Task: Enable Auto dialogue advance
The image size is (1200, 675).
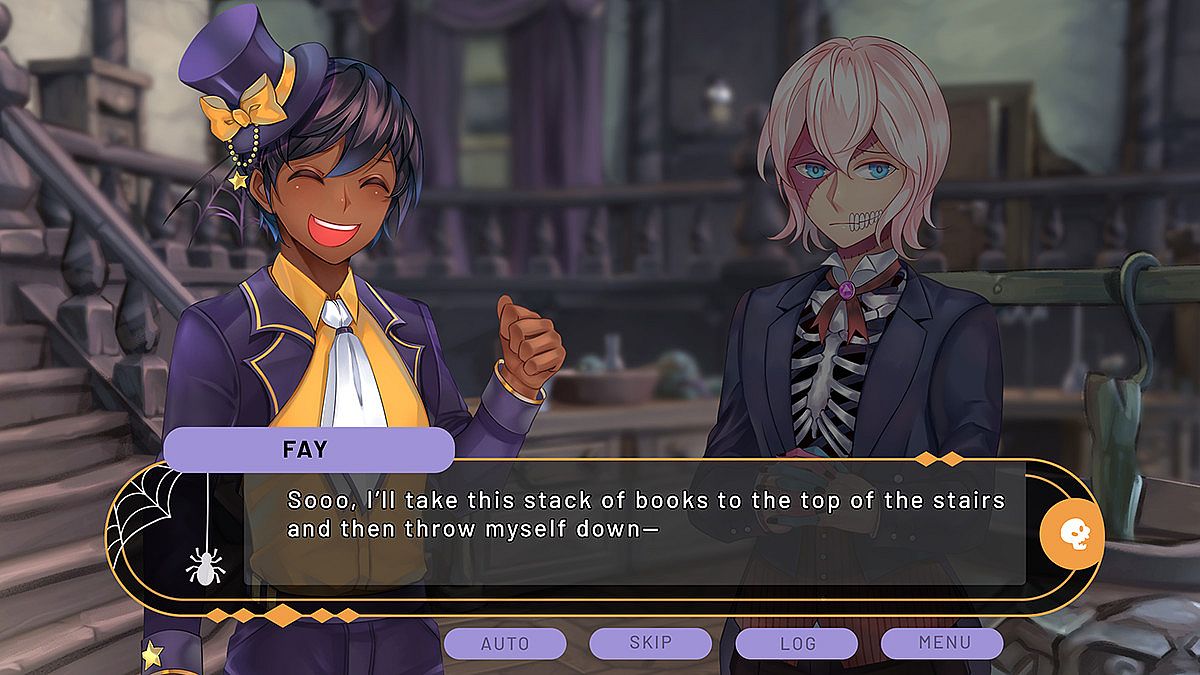Action: click(505, 643)
